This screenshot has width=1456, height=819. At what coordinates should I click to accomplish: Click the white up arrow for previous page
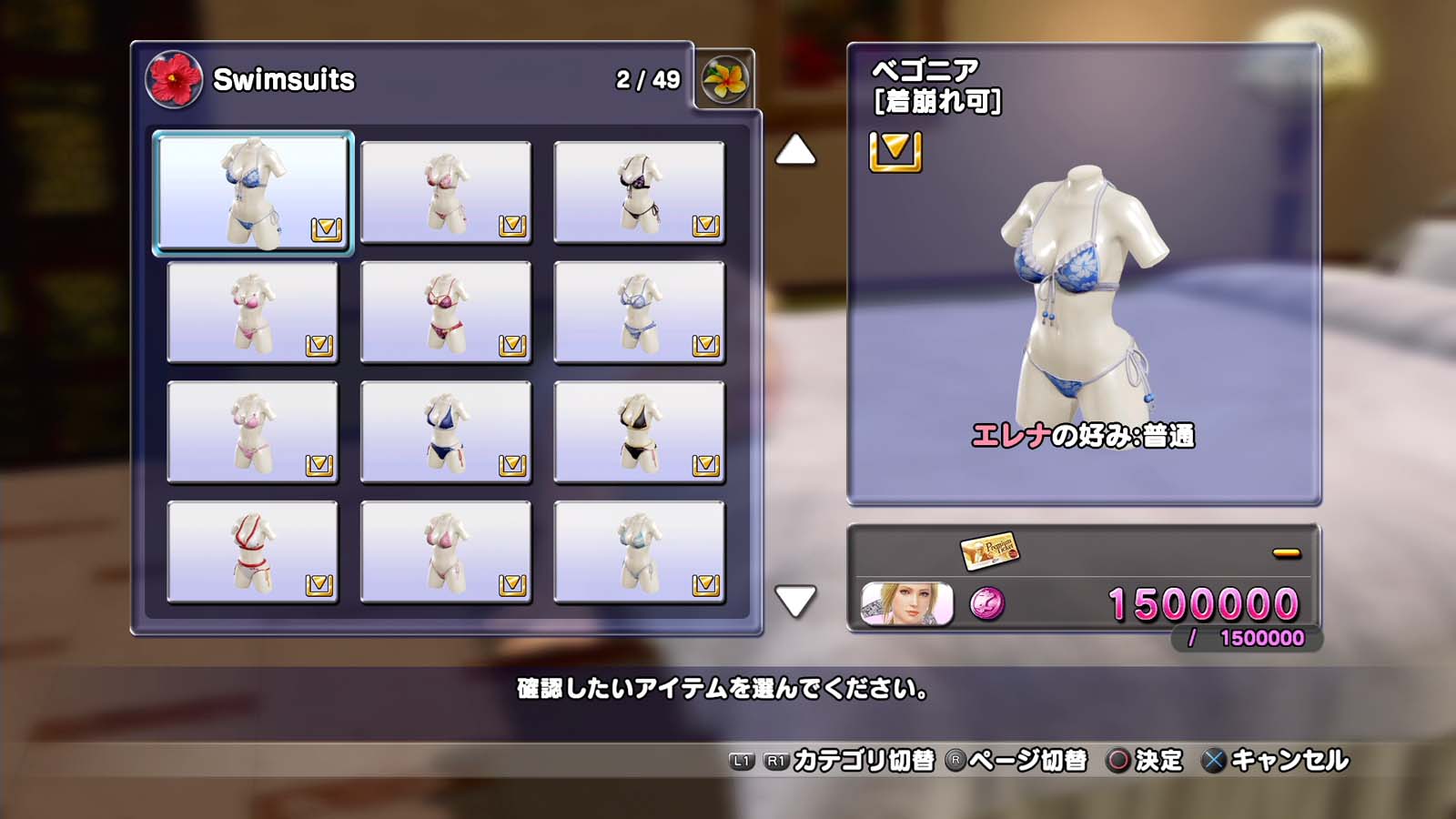[x=795, y=150]
